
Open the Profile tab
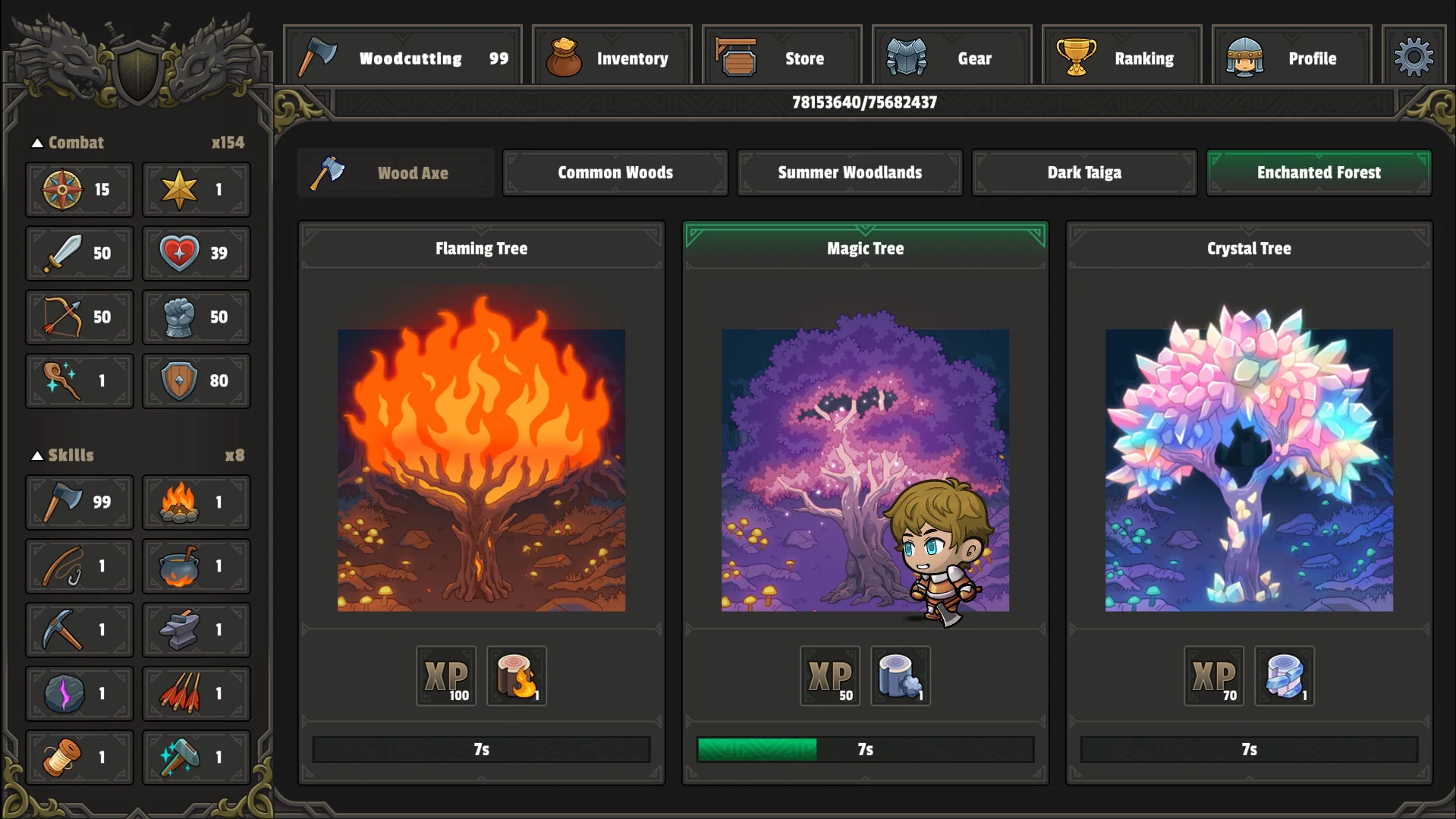tap(1292, 58)
